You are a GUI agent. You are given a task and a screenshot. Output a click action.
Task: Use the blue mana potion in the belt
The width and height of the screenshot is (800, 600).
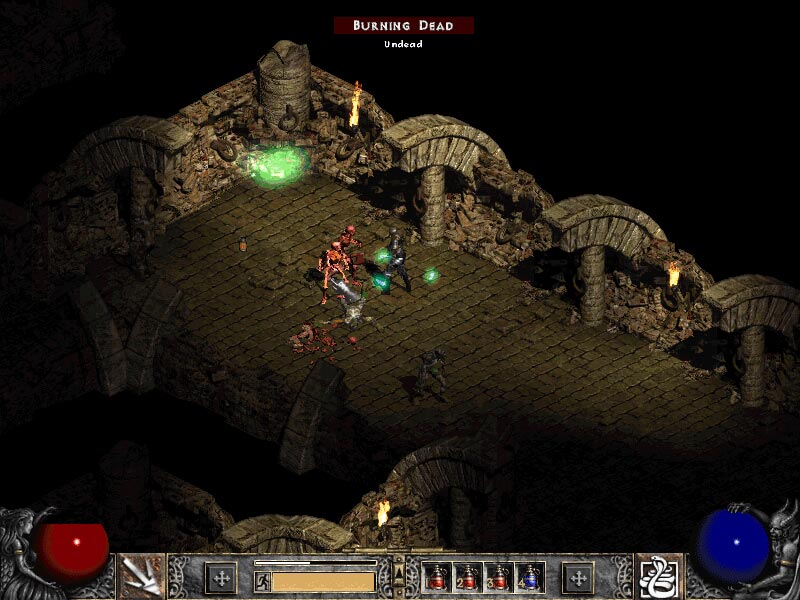click(529, 577)
